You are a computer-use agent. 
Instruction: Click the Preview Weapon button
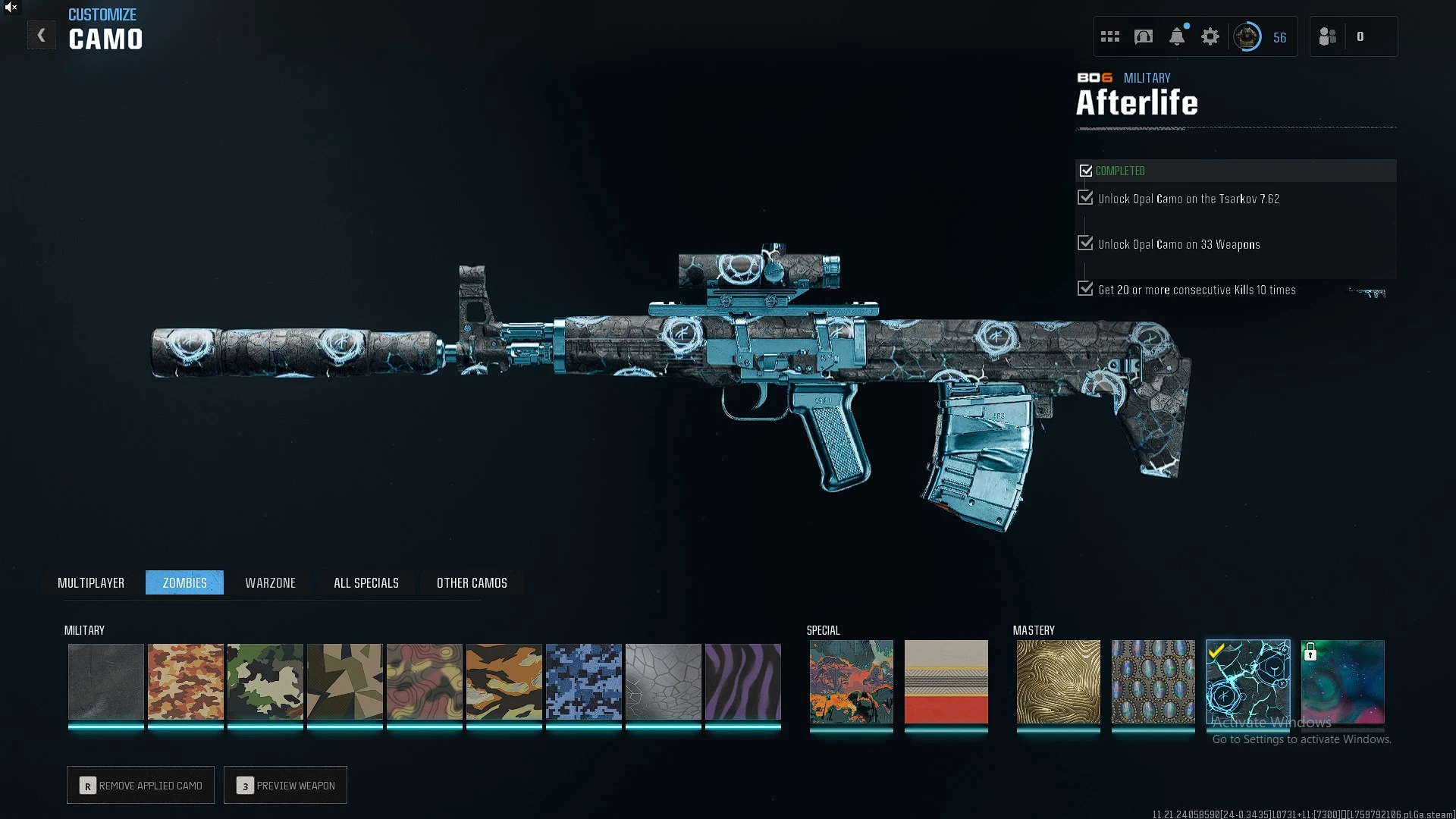pyautogui.click(x=286, y=785)
